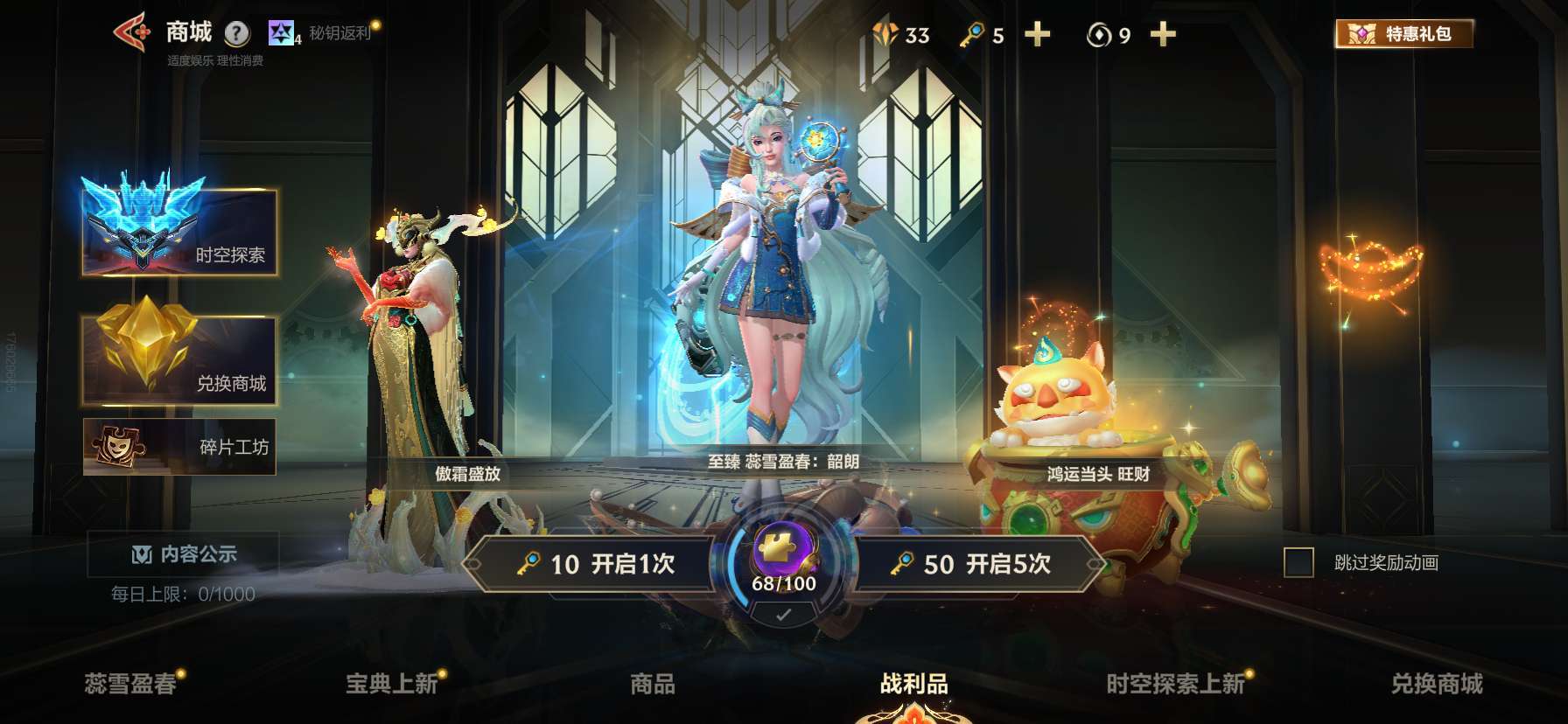This screenshot has height=724, width=1568.
Task: Click the key currency icon
Action: [974, 35]
